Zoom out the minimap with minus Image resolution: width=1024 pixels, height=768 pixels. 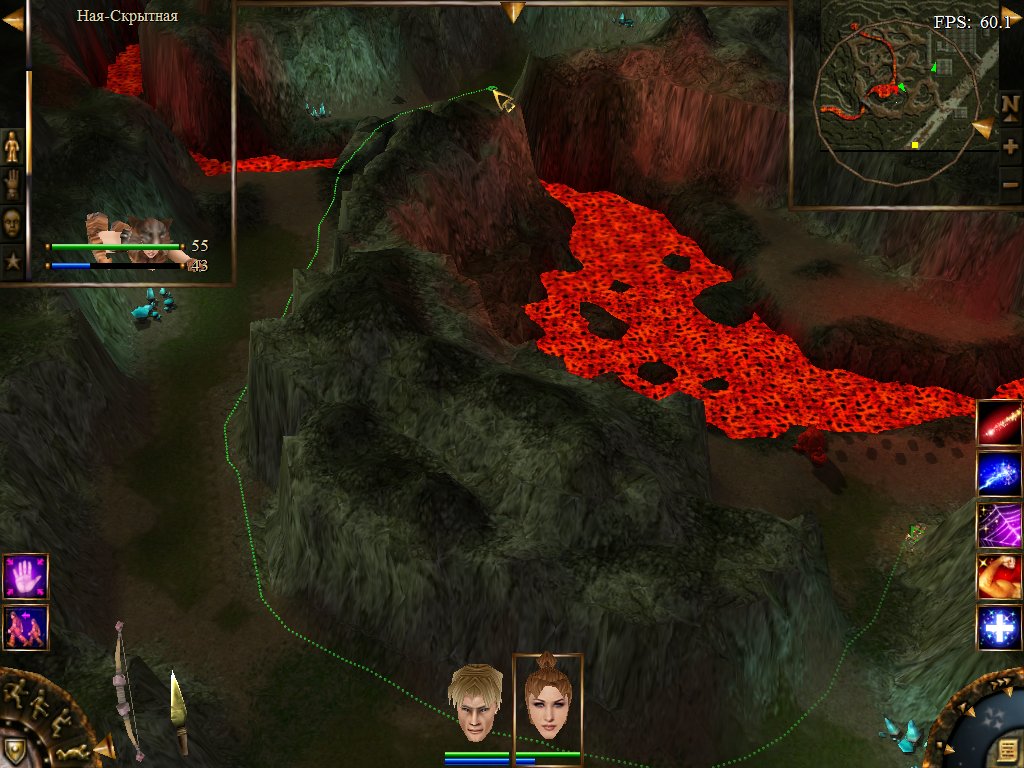tap(1010, 184)
